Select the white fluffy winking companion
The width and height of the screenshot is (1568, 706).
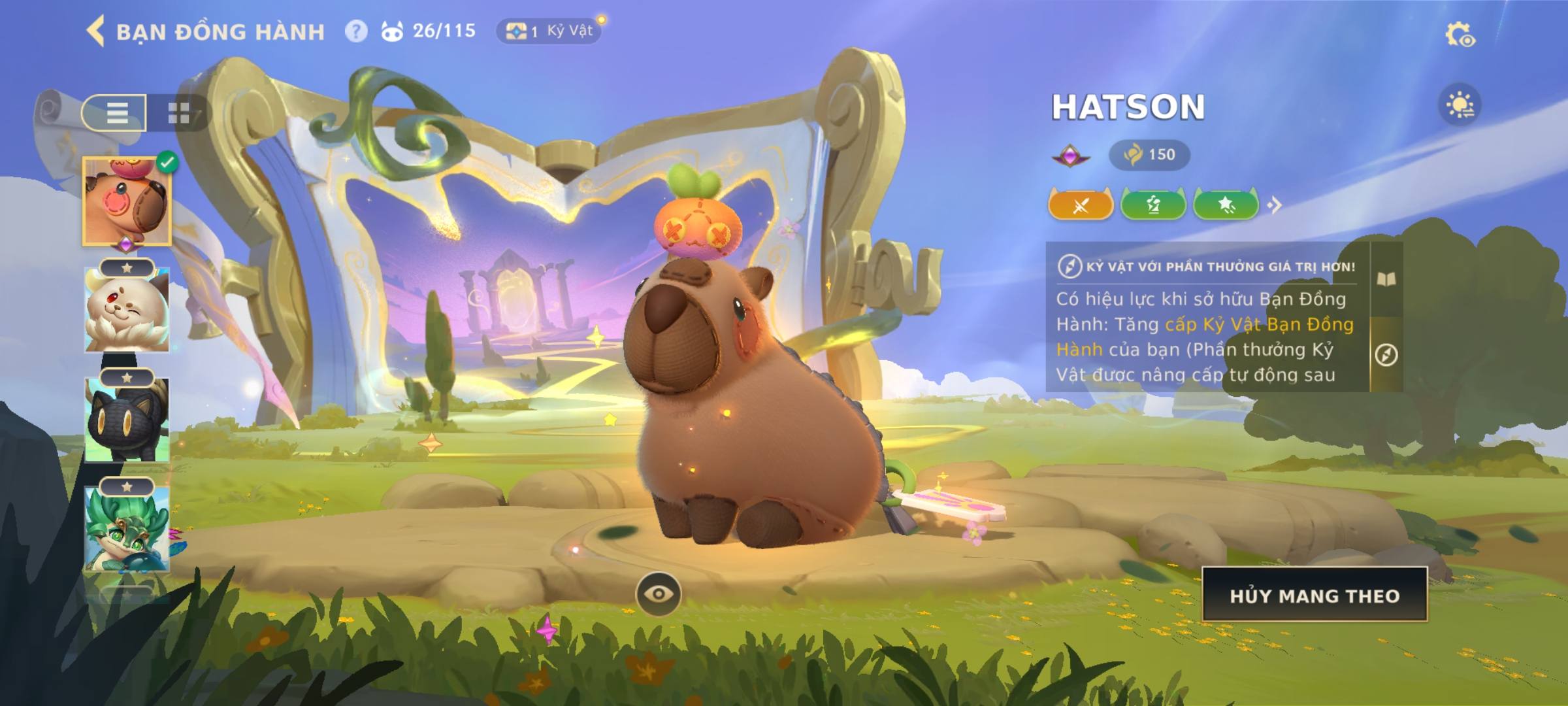click(x=127, y=310)
